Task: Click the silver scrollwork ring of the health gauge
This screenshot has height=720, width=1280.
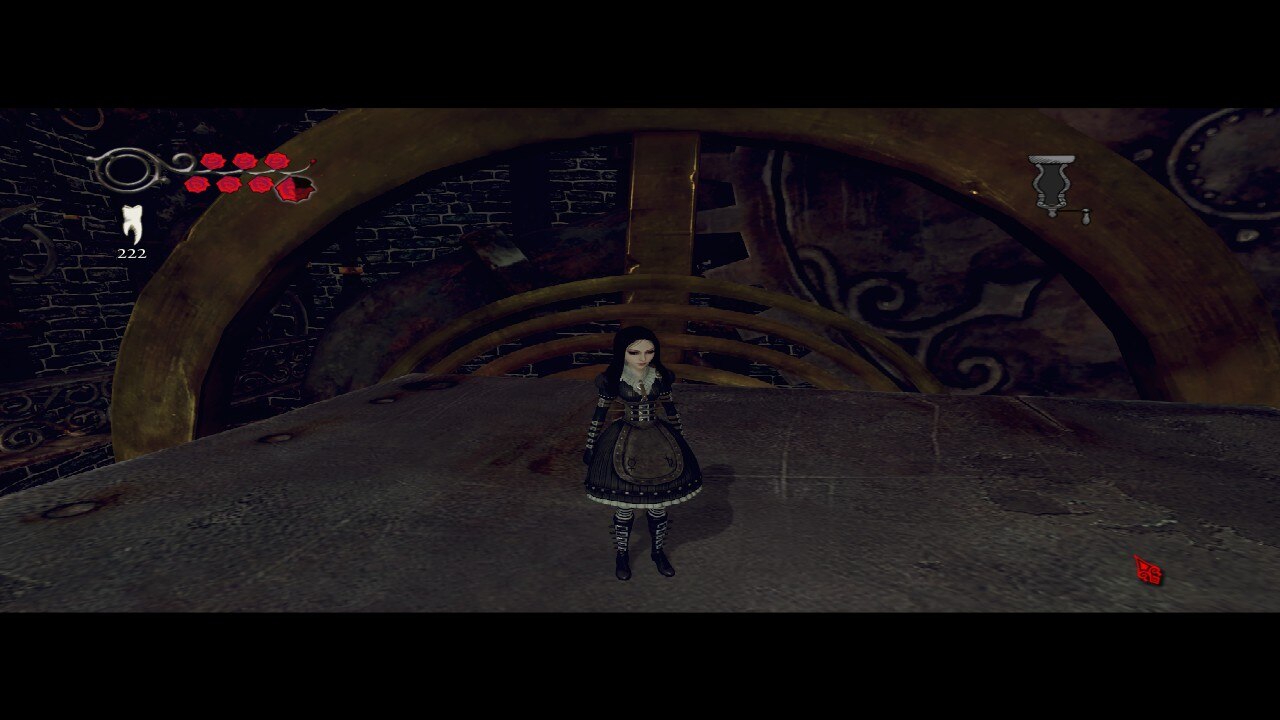Action: tap(125, 167)
